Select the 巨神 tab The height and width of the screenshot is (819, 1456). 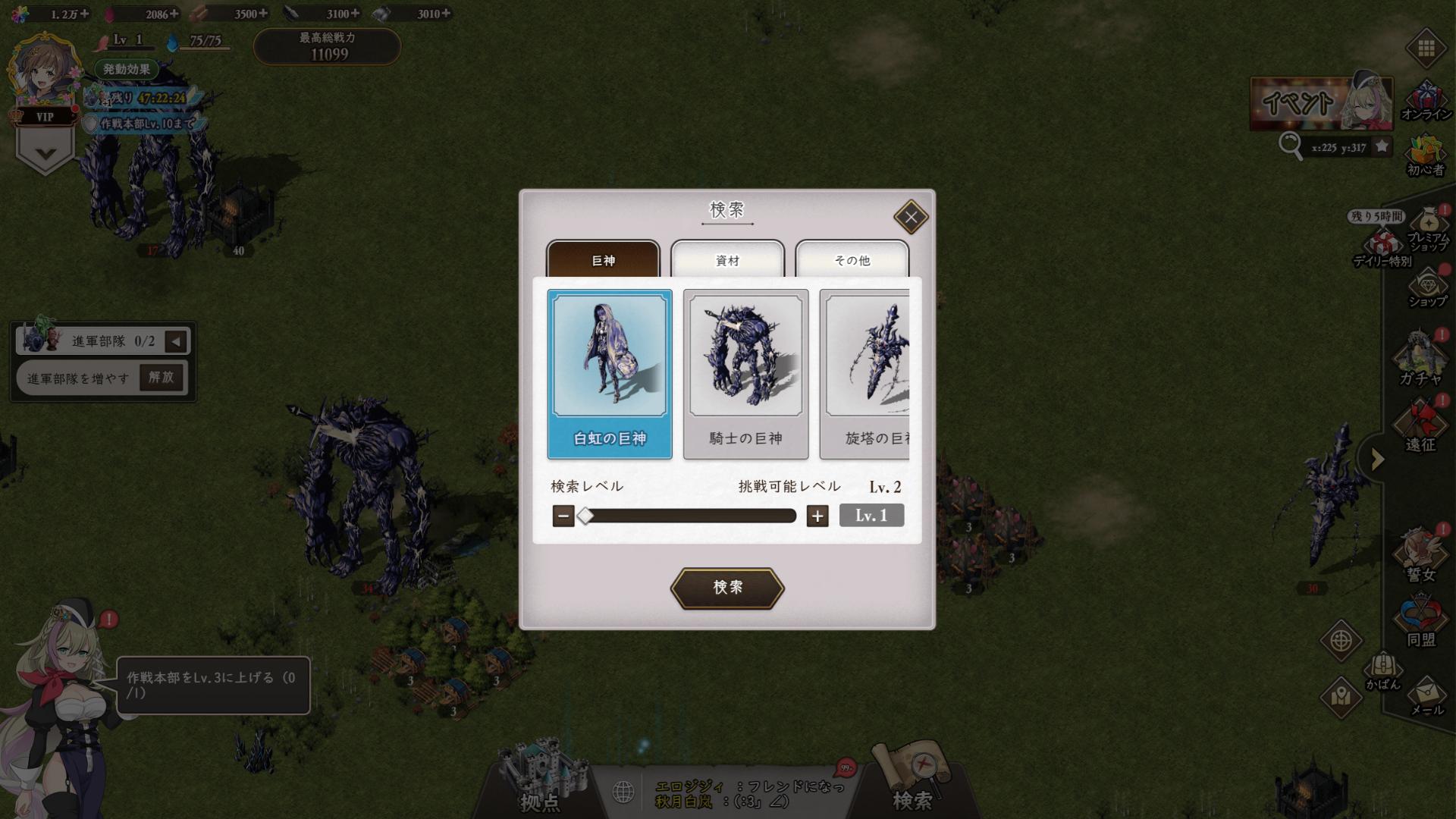pos(603,260)
